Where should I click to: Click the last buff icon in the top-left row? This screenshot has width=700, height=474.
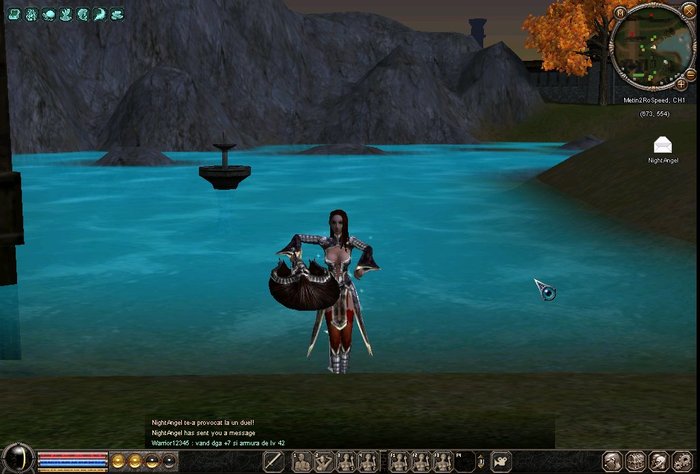pos(116,15)
